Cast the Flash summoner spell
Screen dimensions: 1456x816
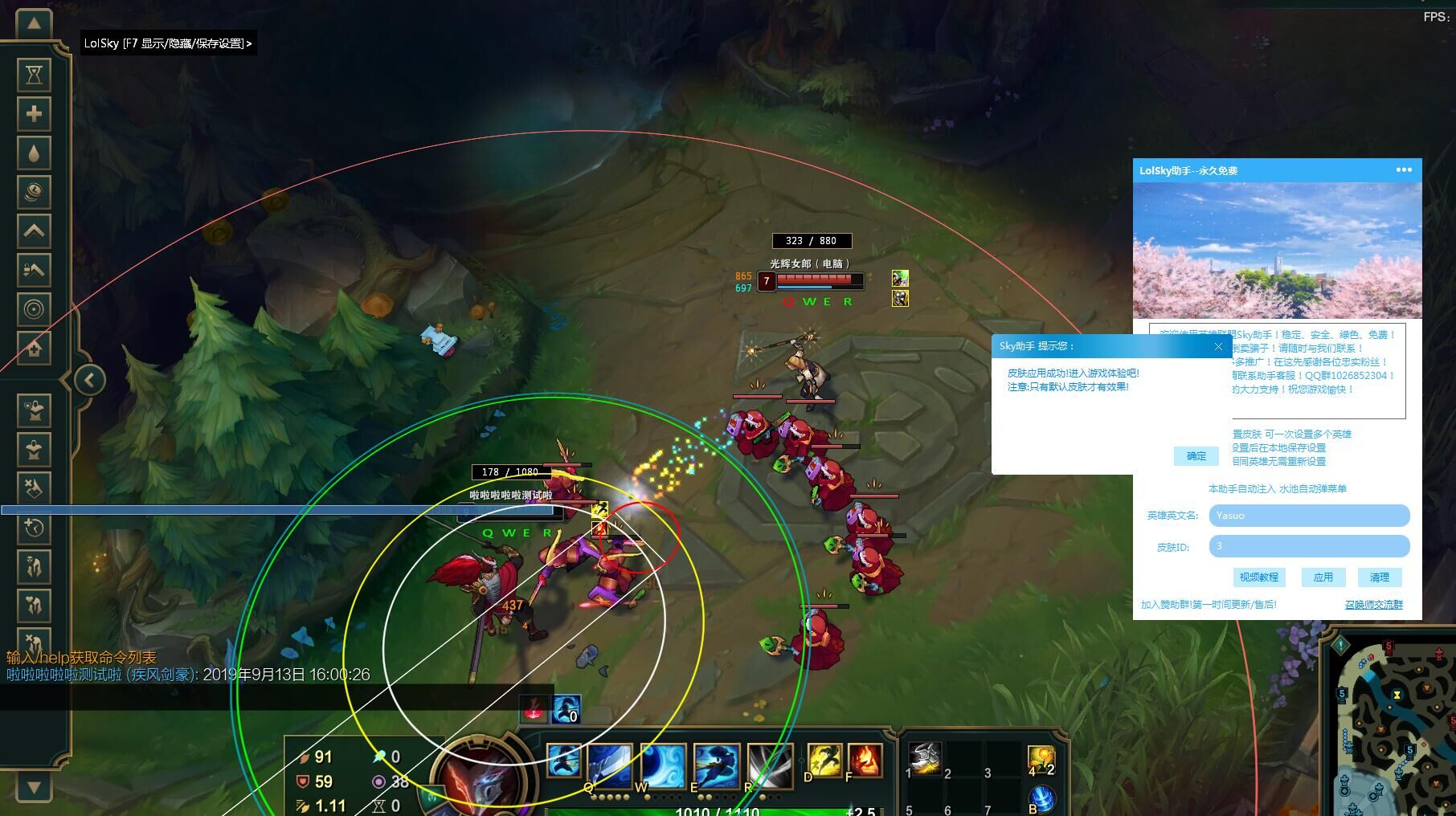824,760
